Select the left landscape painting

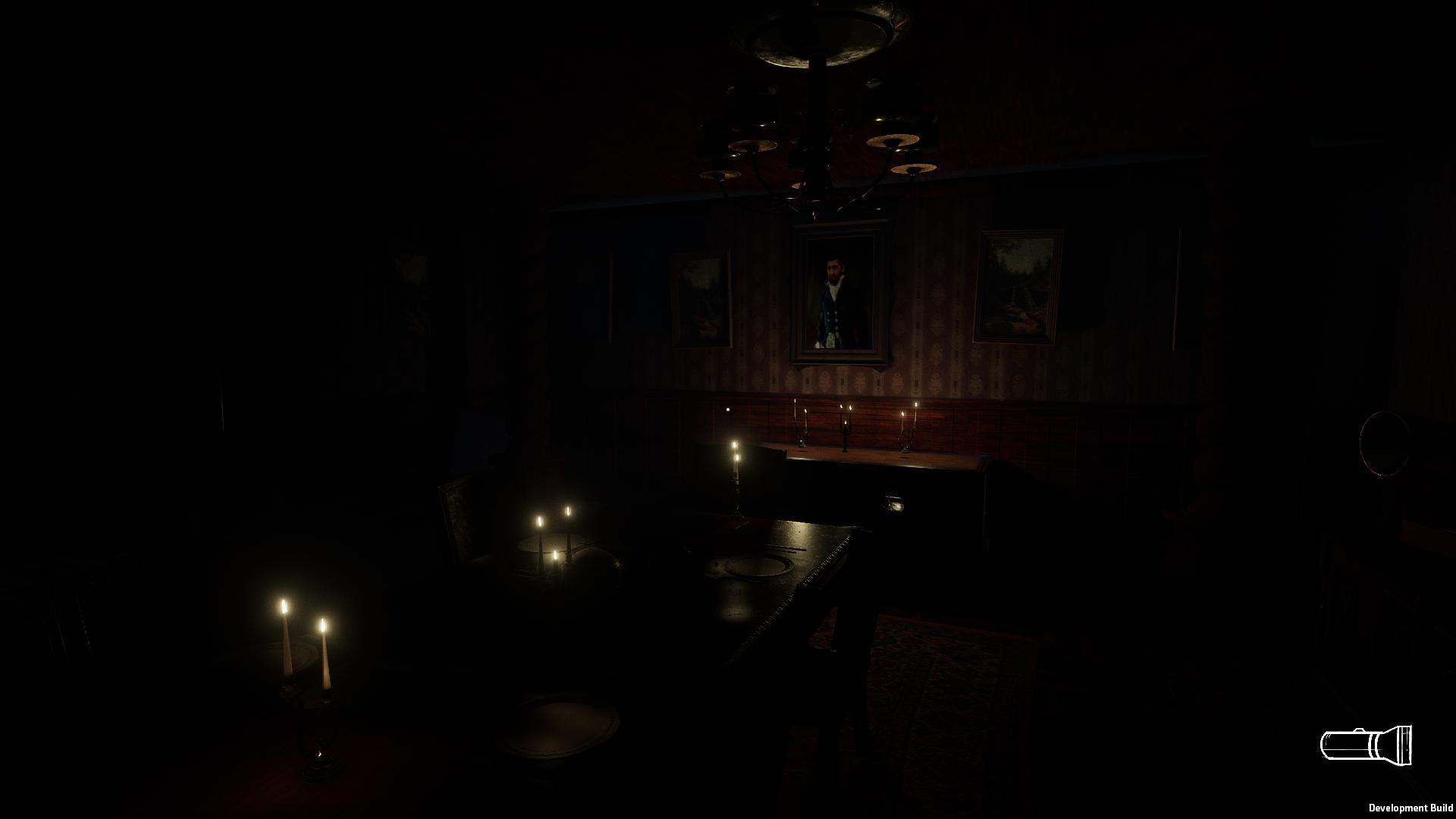(701, 300)
